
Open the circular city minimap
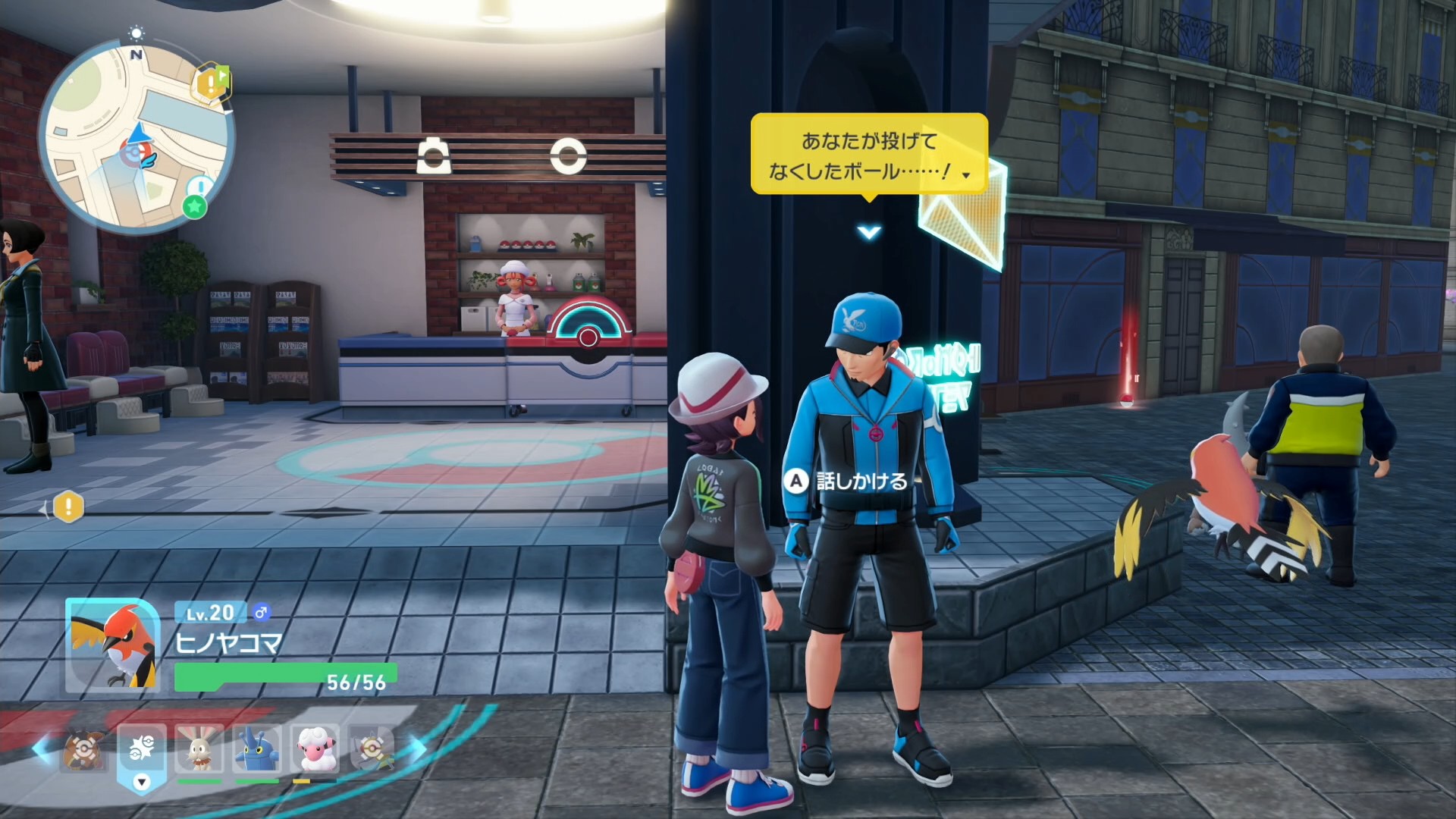pyautogui.click(x=135, y=138)
